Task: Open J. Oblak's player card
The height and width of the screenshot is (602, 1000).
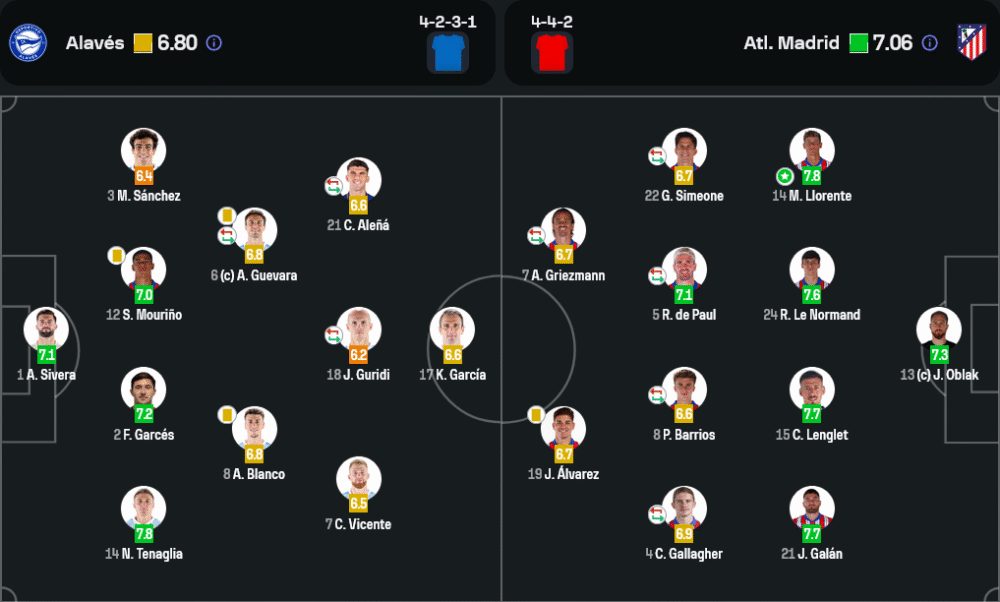Action: 939,330
